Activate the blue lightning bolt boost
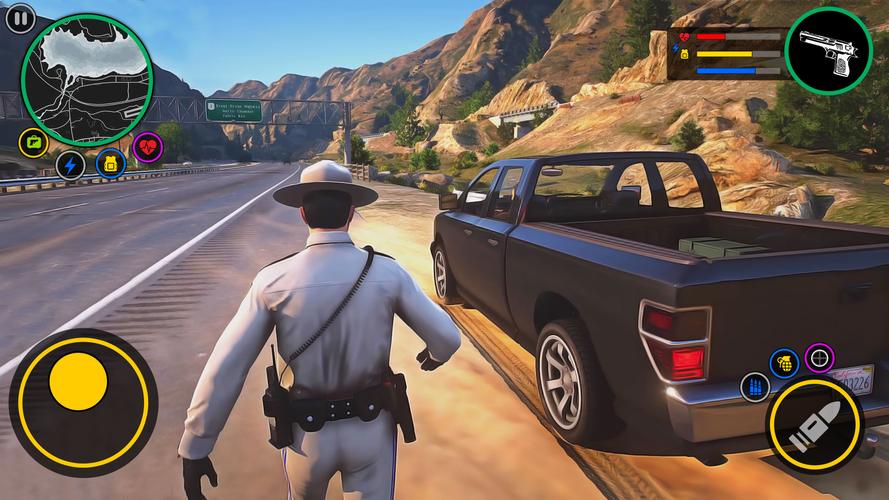The width and height of the screenshot is (889, 500). [70, 165]
